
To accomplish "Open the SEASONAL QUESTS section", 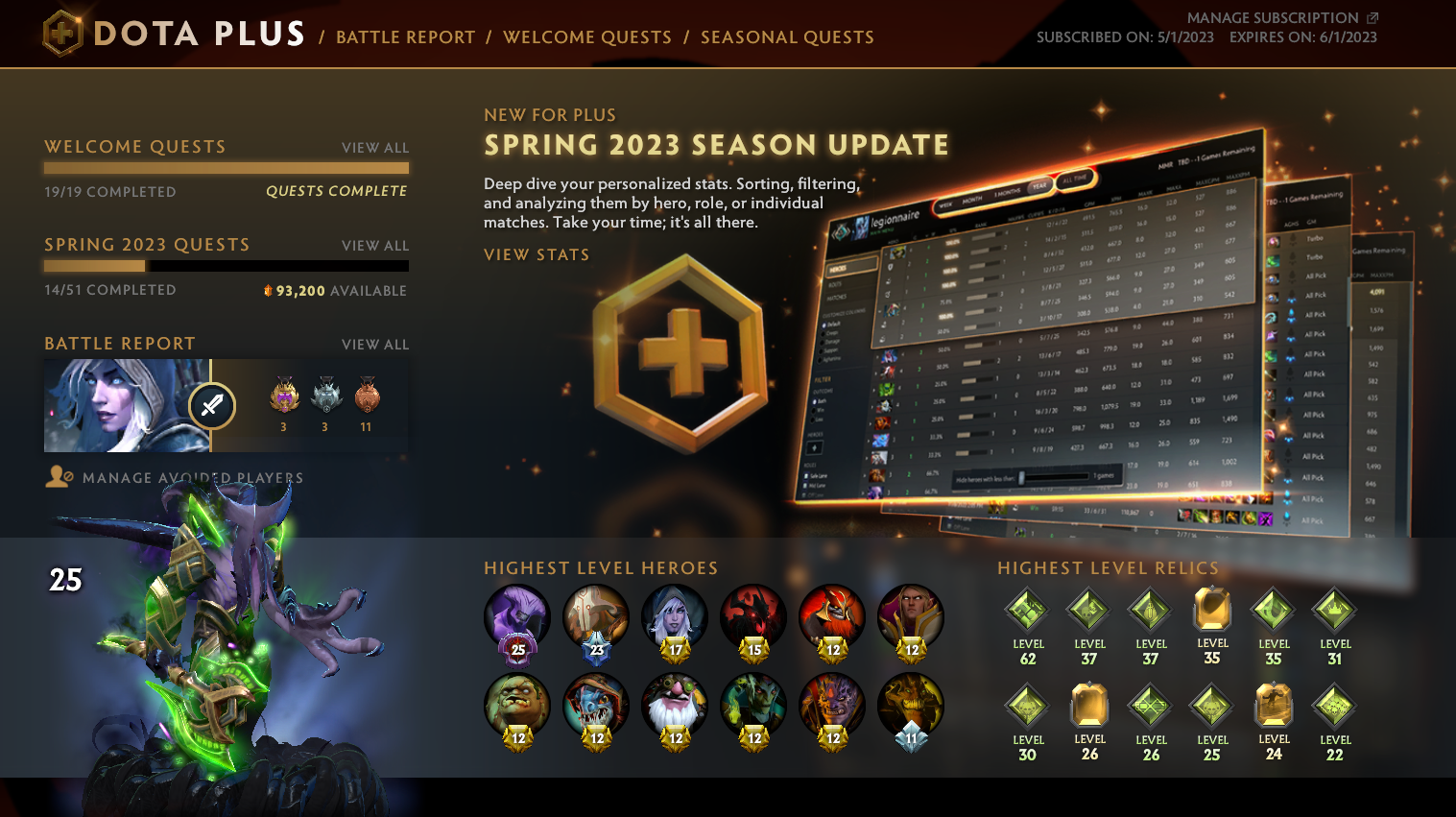I will pos(786,37).
